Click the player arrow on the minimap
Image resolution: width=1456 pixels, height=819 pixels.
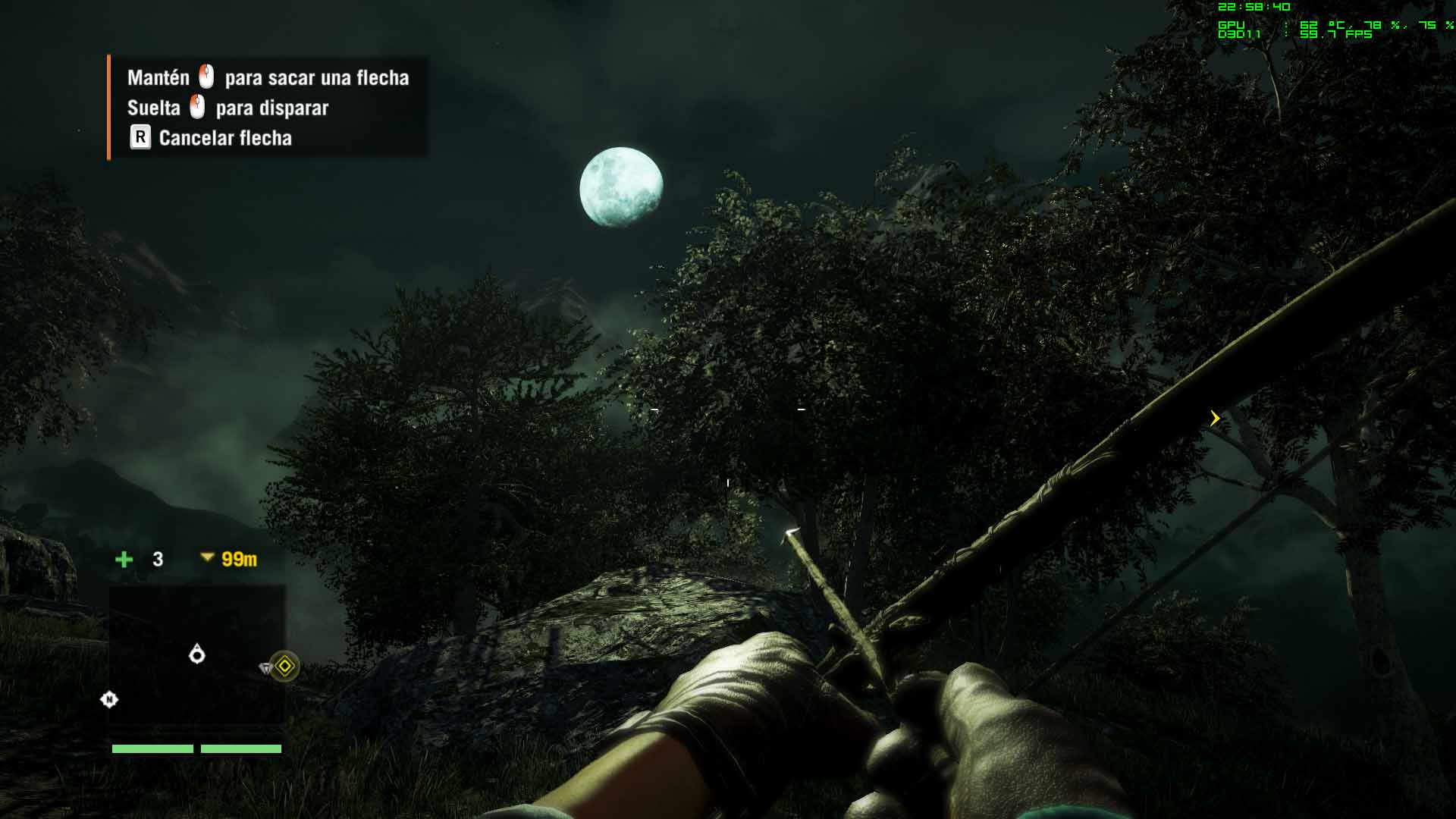(x=197, y=653)
